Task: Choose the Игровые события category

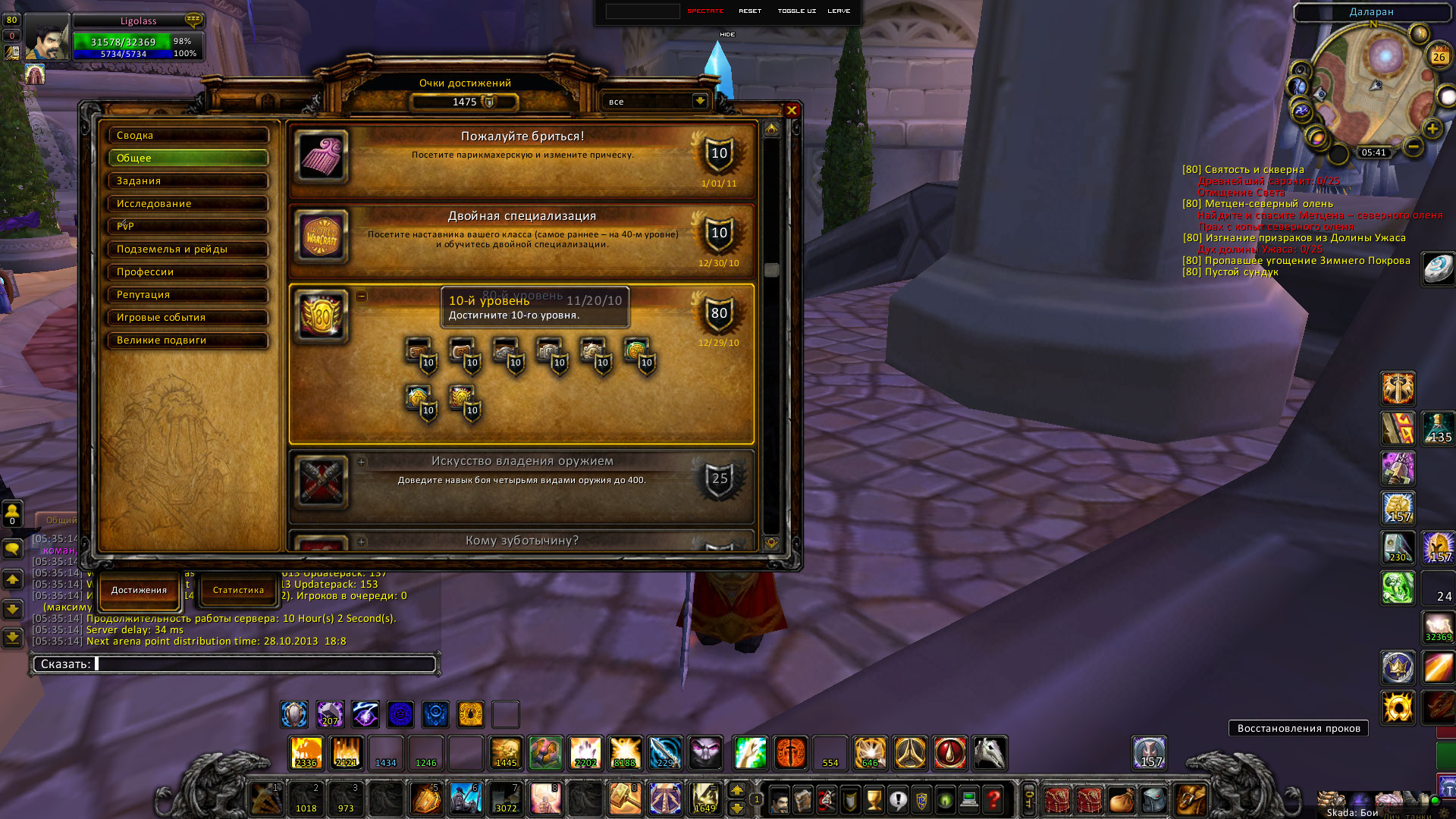Action: pos(188,318)
